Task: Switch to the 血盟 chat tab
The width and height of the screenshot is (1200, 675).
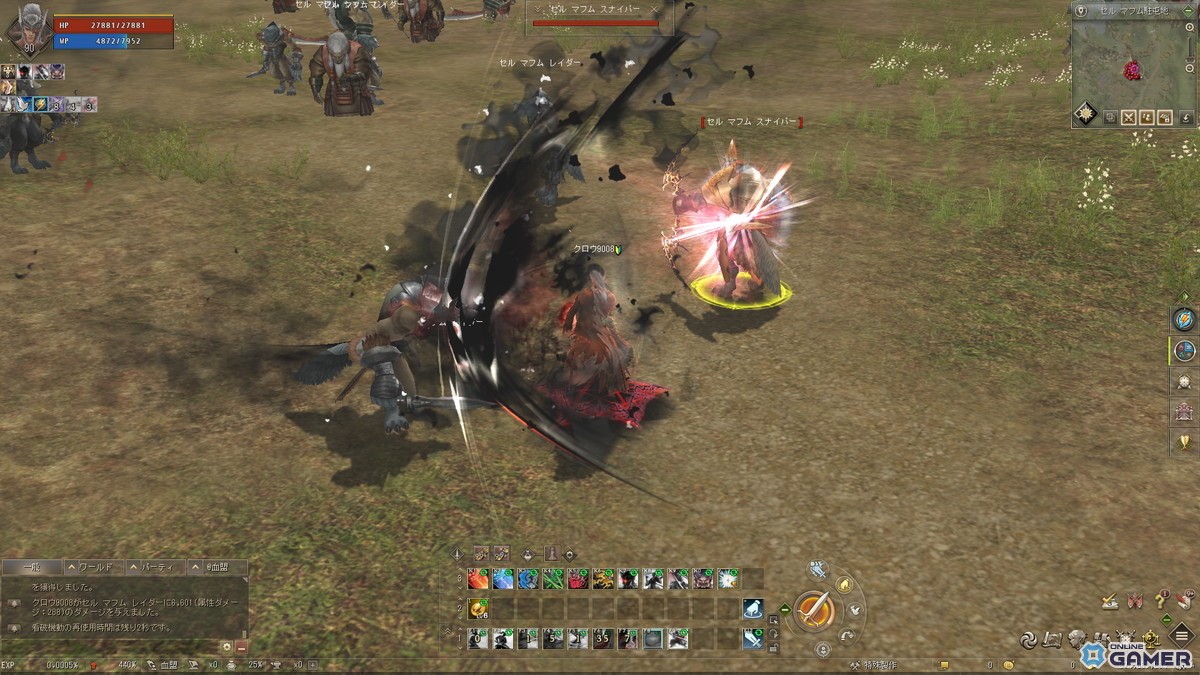Action: pyautogui.click(x=218, y=567)
